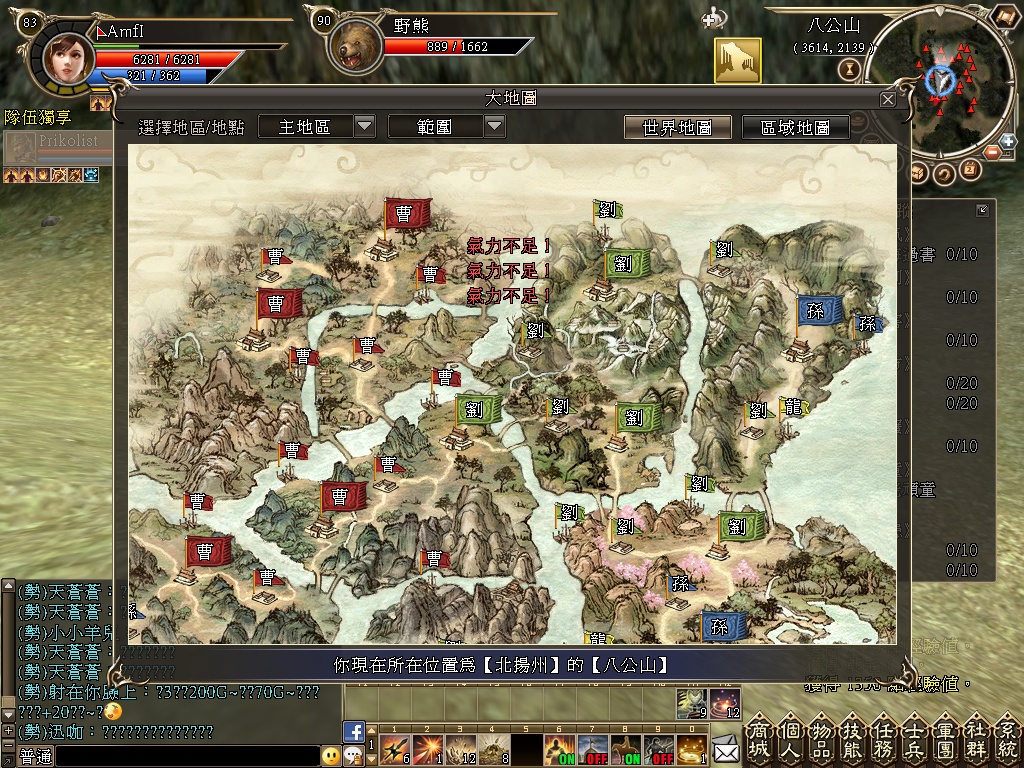This screenshot has width=1024, height=768.
Task: Click the golden cliff buff icon
Action: [x=737, y=61]
